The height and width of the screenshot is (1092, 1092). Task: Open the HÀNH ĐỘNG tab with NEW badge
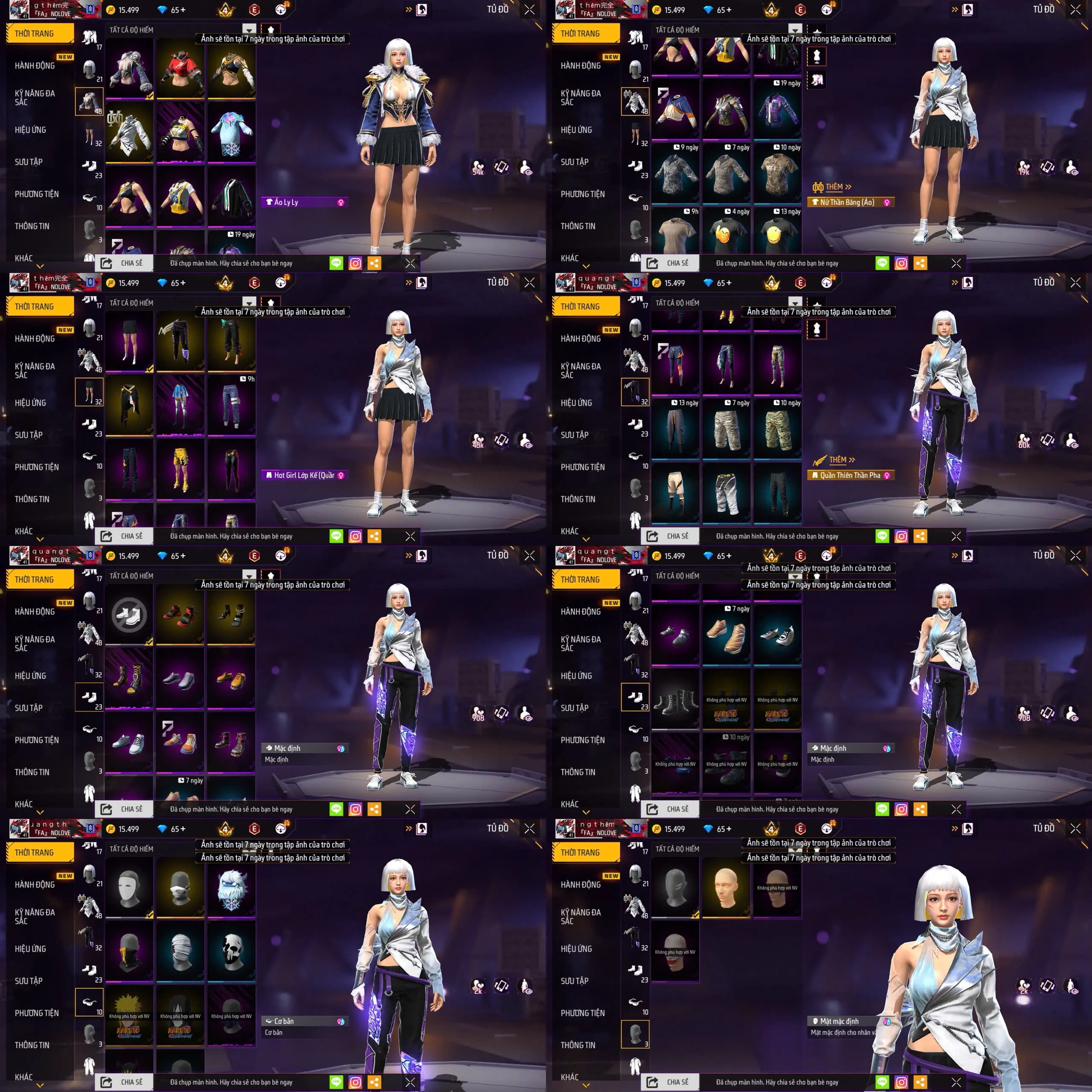[34, 66]
